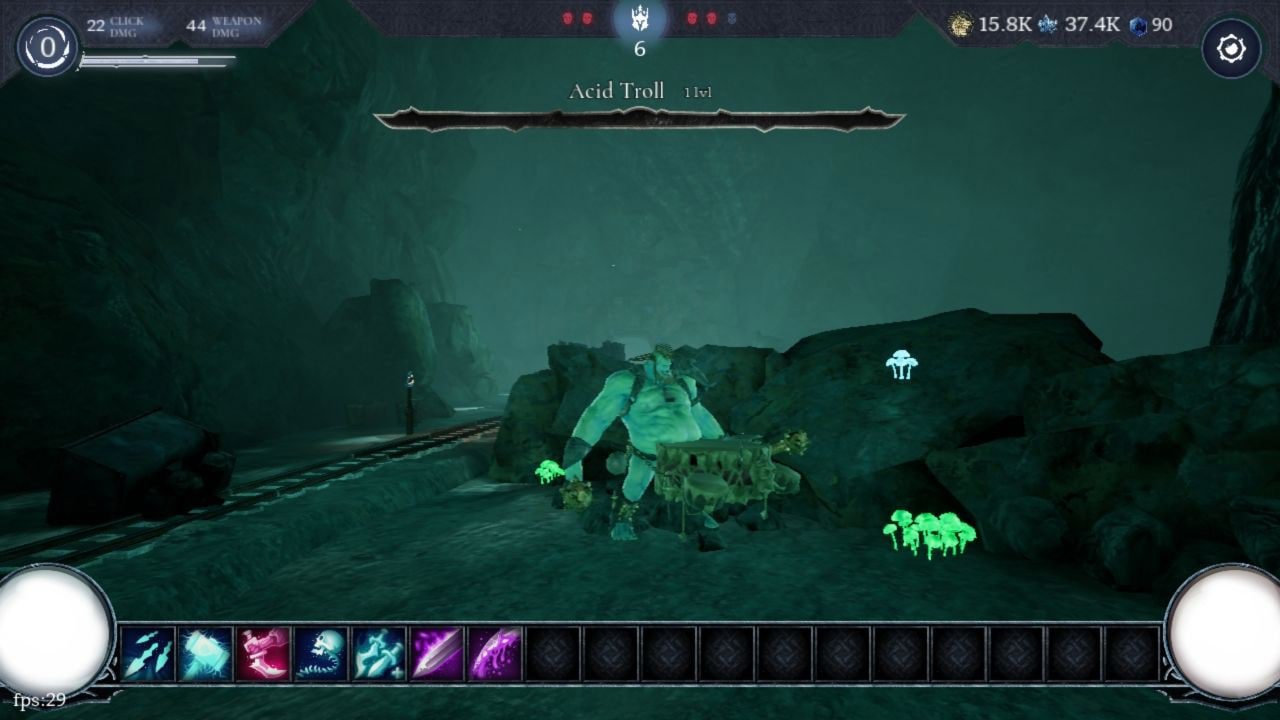Select the purple curved blade ability
Viewport: 1280px width, 720px height.
(x=495, y=654)
